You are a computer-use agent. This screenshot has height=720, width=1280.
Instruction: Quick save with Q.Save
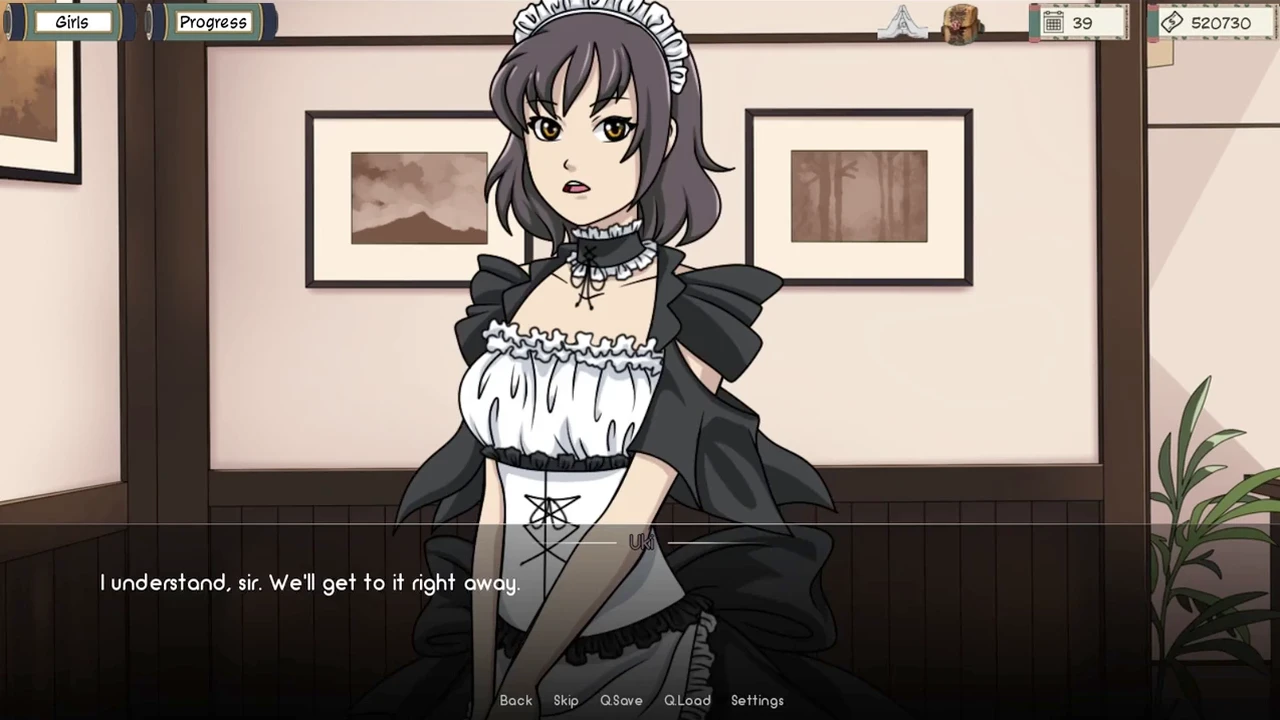[x=621, y=700]
